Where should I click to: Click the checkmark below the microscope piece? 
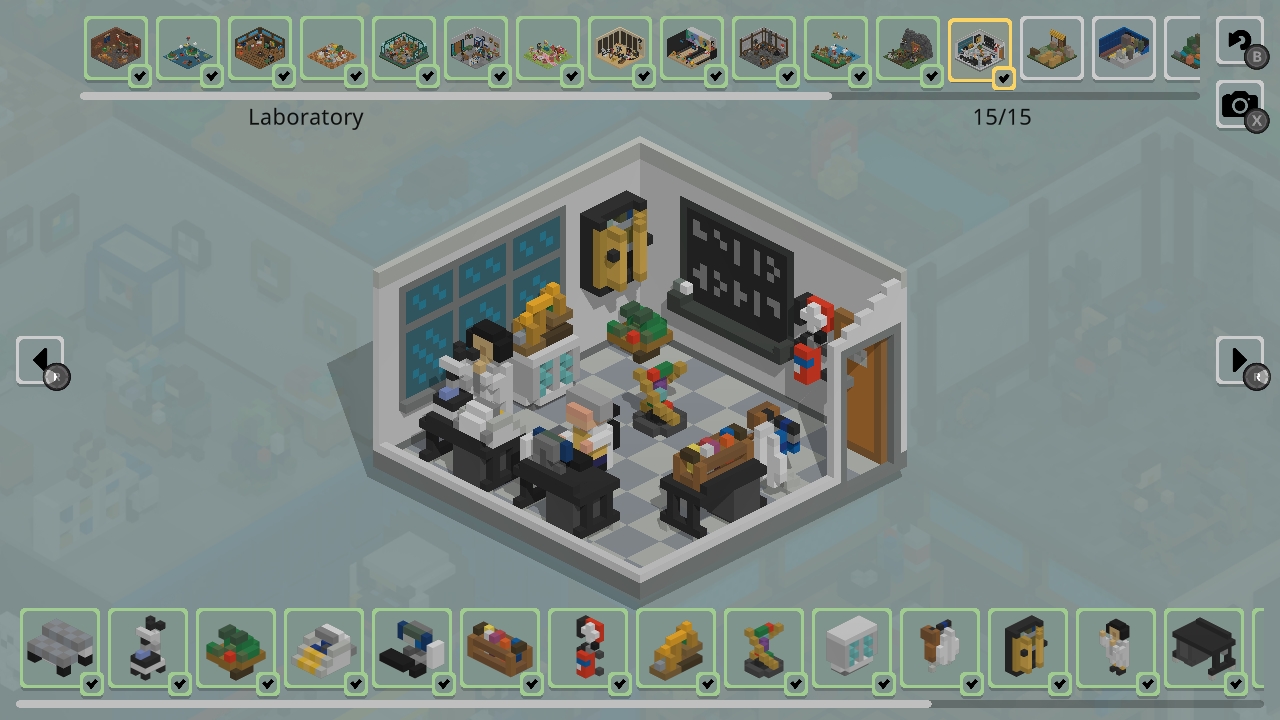(x=179, y=685)
